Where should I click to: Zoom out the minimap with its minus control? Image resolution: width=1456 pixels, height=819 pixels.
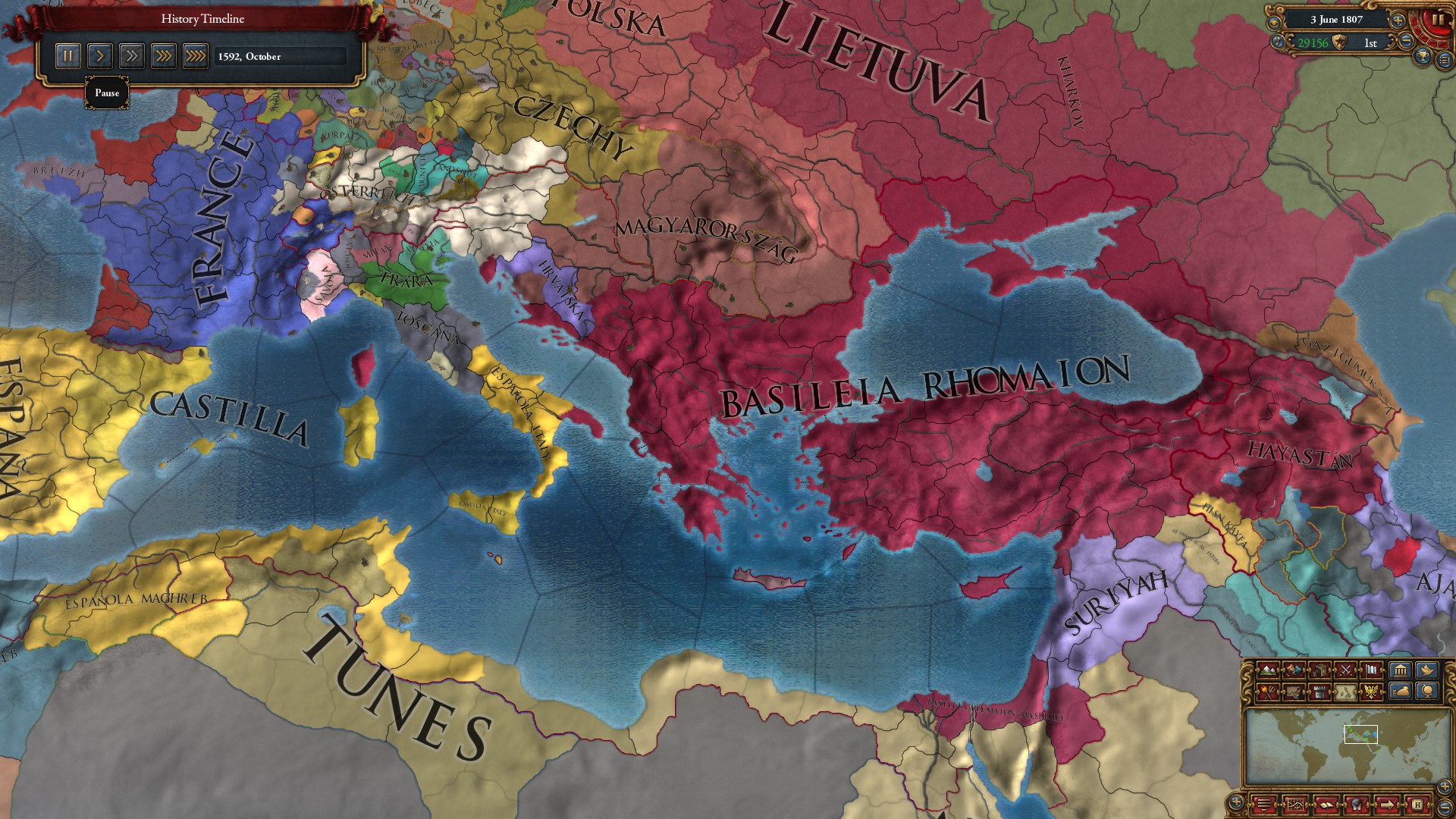coord(1445,808)
